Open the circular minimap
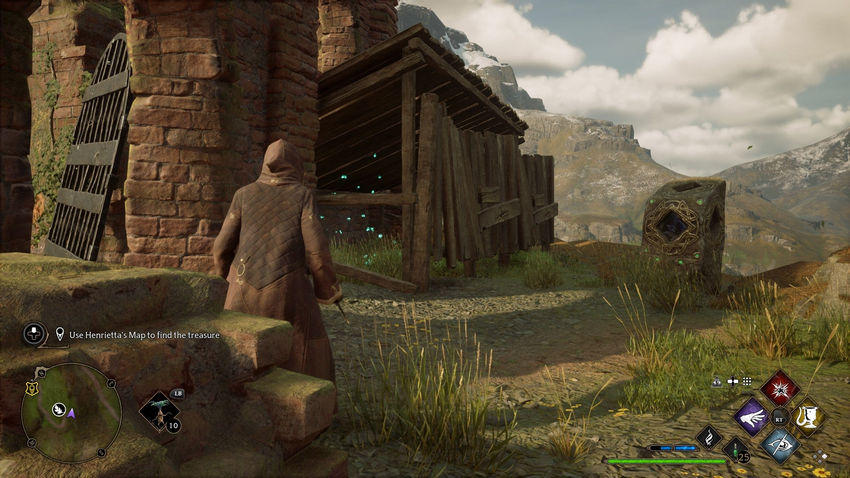Viewport: 850px width, 478px height. [x=71, y=412]
